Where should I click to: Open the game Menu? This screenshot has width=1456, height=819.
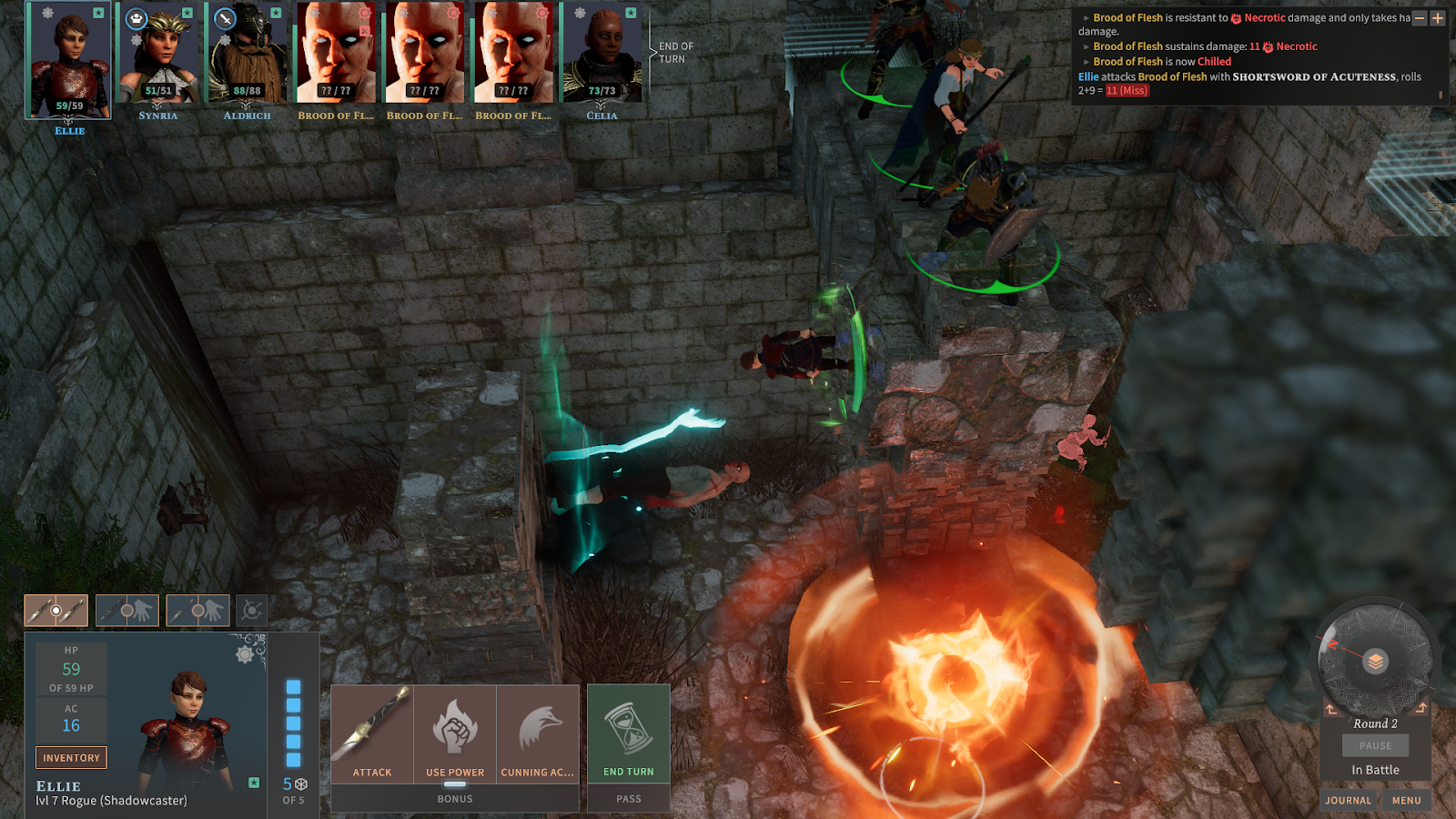click(x=1406, y=800)
